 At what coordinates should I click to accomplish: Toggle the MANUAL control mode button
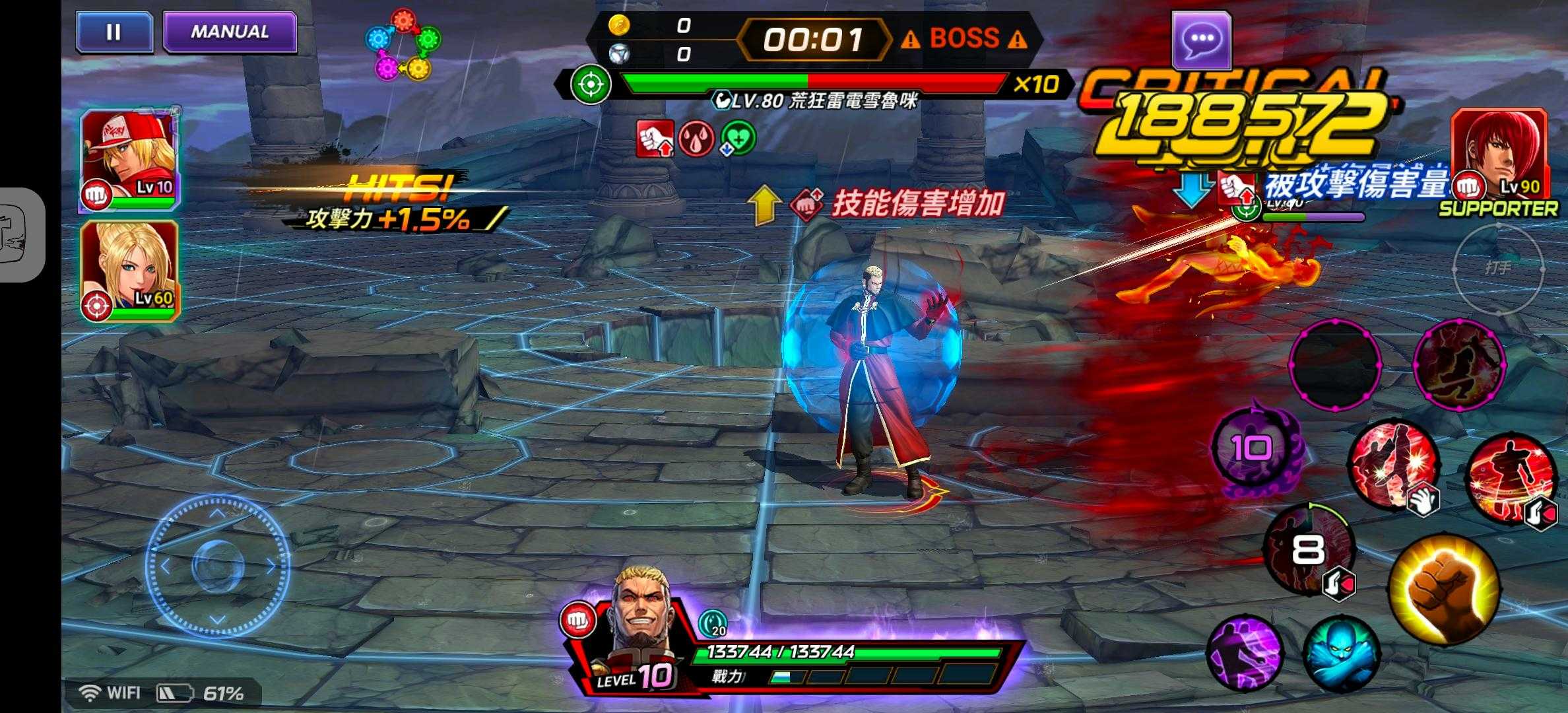click(230, 32)
